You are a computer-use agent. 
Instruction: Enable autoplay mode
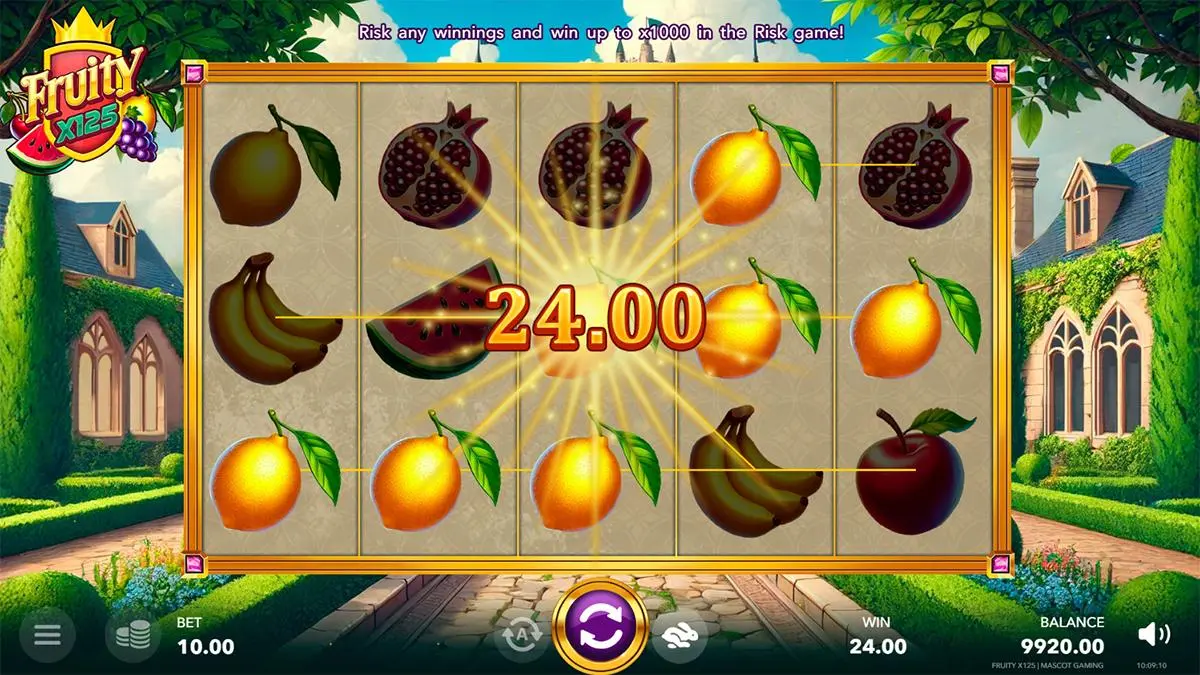[x=520, y=634]
